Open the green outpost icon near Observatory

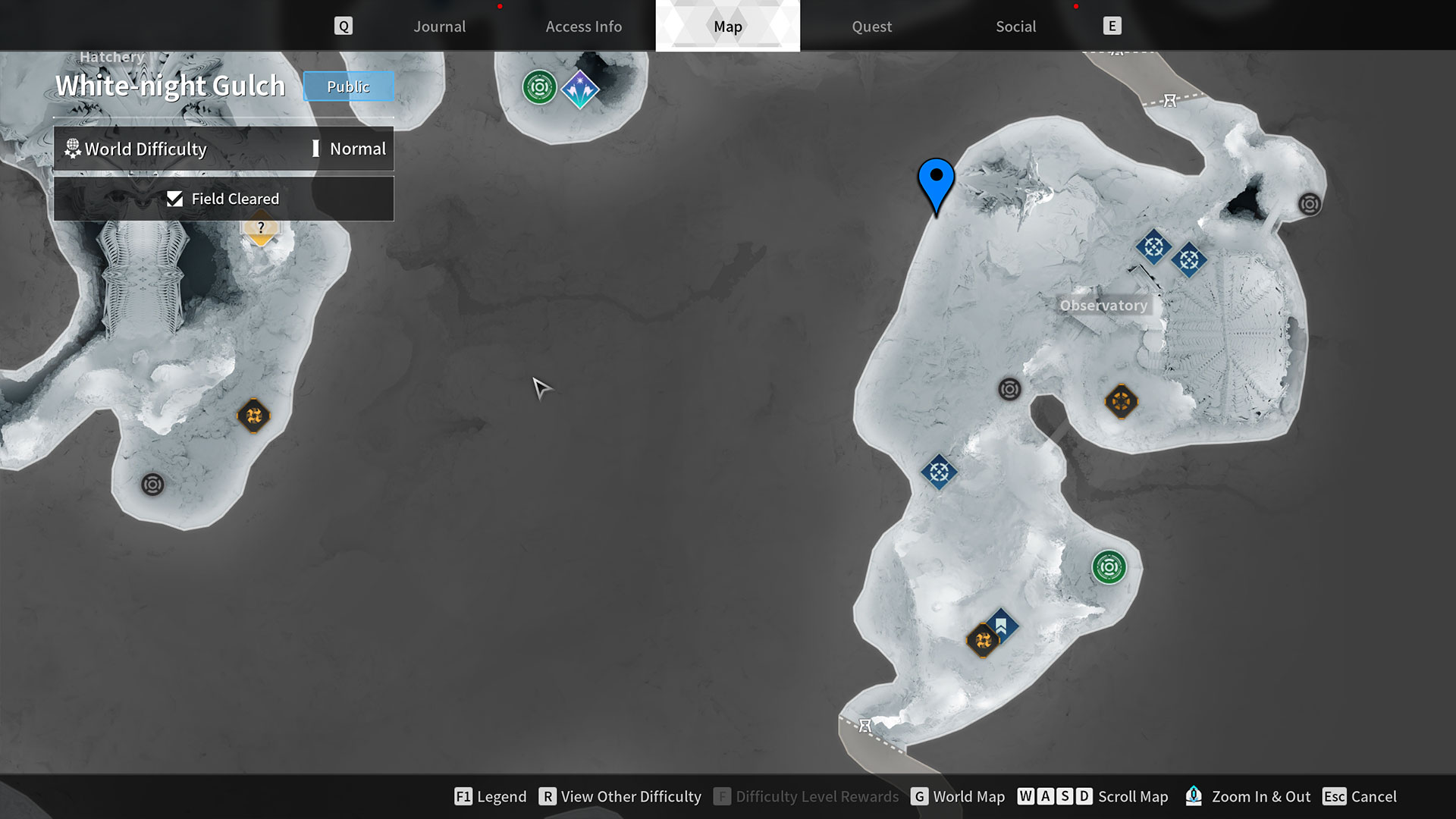[x=1110, y=566]
